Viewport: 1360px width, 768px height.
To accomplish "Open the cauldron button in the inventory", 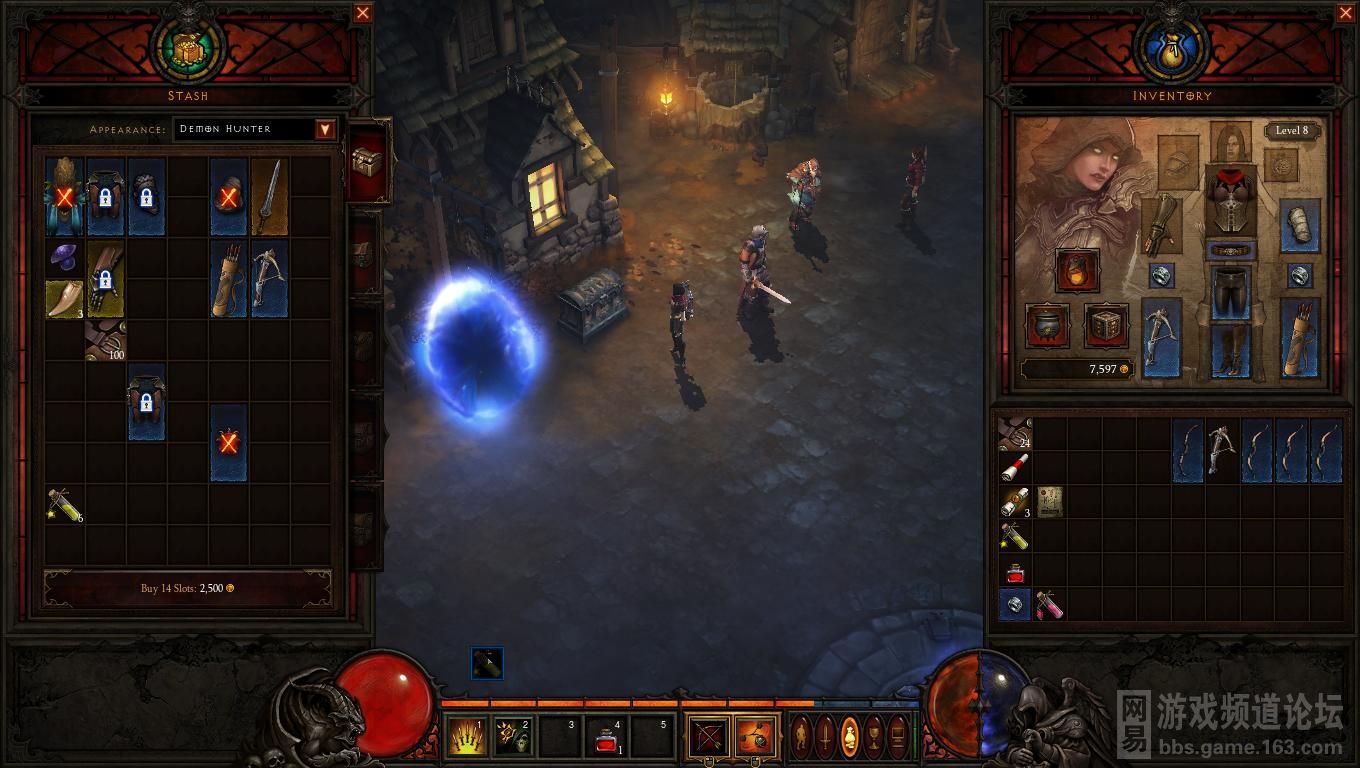I will [1048, 326].
